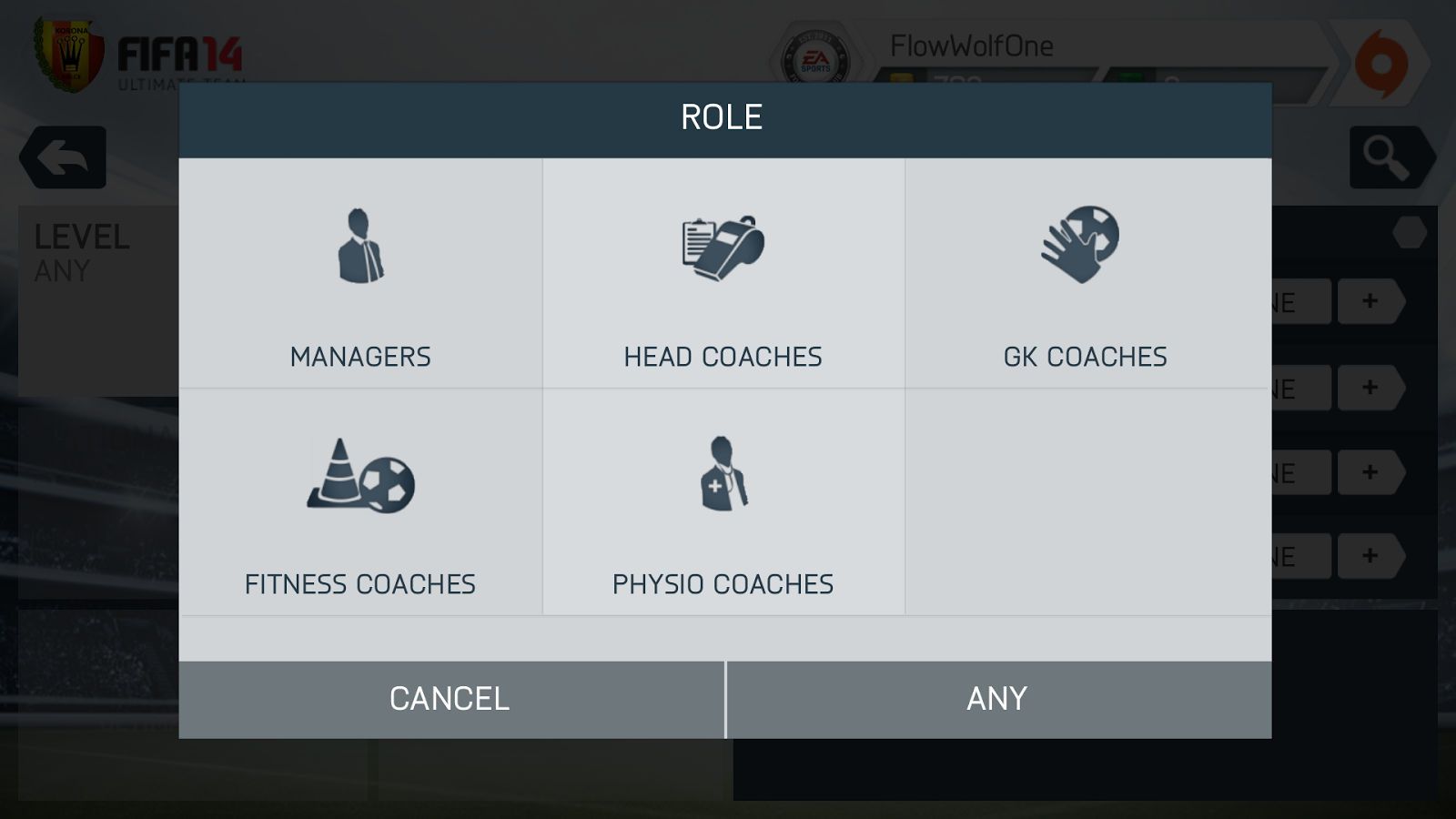Select ANY to include all roles
Screen dimensions: 1456x819
click(996, 698)
